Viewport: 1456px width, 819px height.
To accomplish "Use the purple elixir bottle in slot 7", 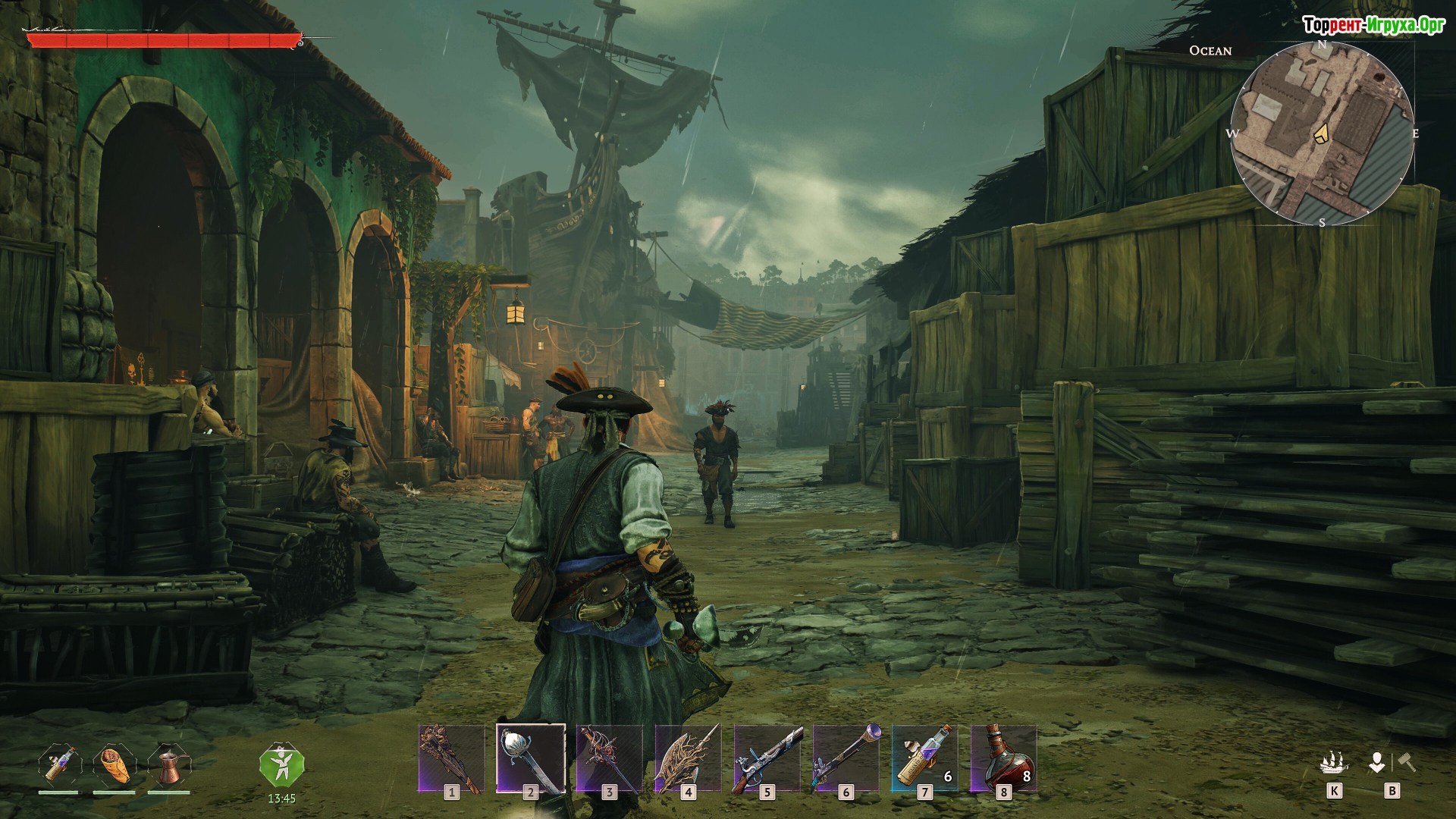I will 924,758.
